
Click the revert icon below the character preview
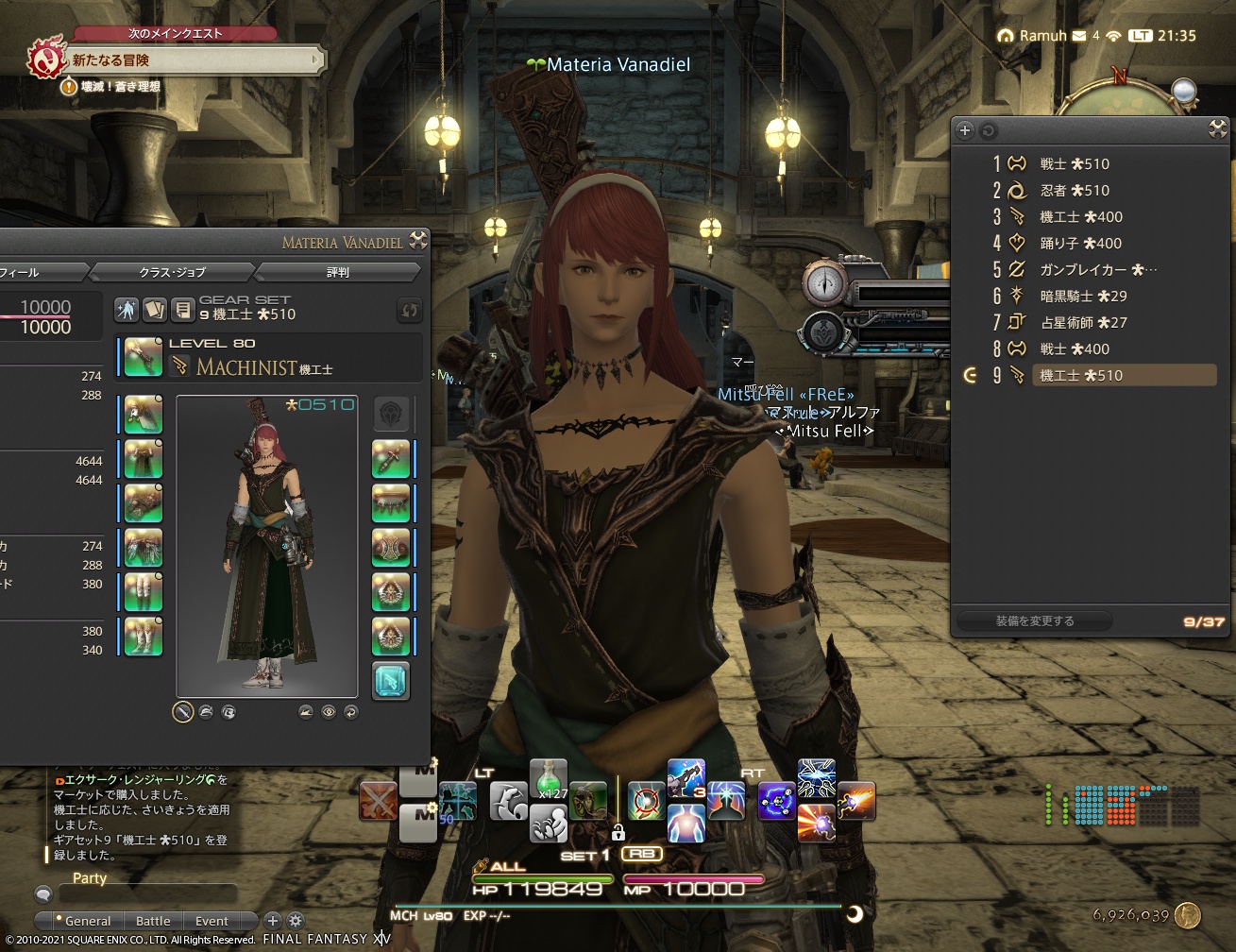(x=350, y=712)
